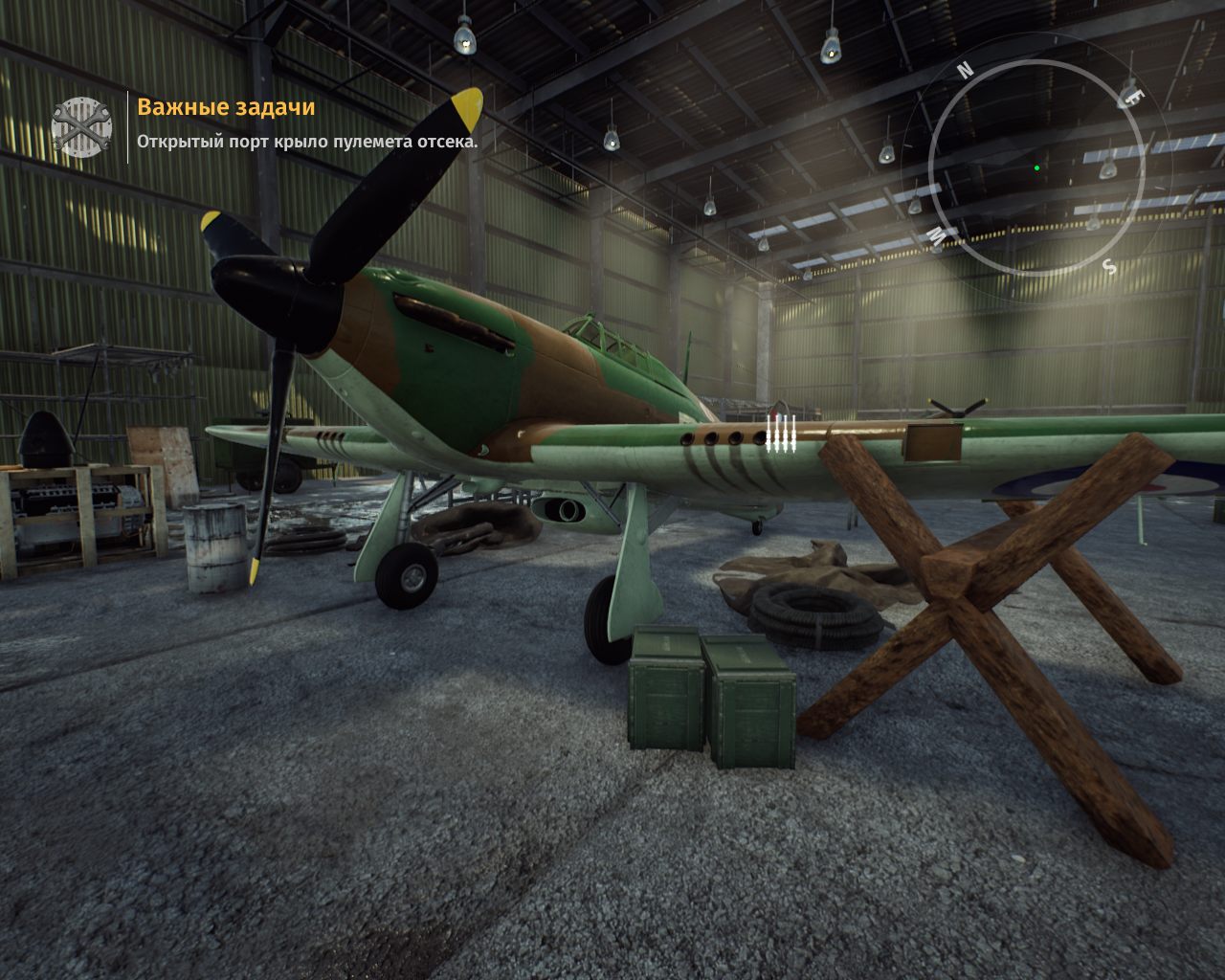Open the Важные задачи objective tracker
This screenshot has width=1225, height=980.
226,106
